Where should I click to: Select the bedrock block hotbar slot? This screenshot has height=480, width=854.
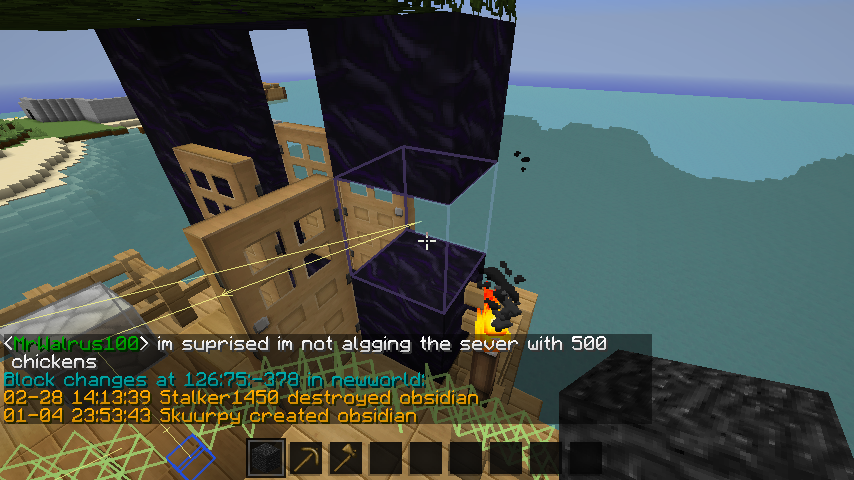pyautogui.click(x=266, y=458)
